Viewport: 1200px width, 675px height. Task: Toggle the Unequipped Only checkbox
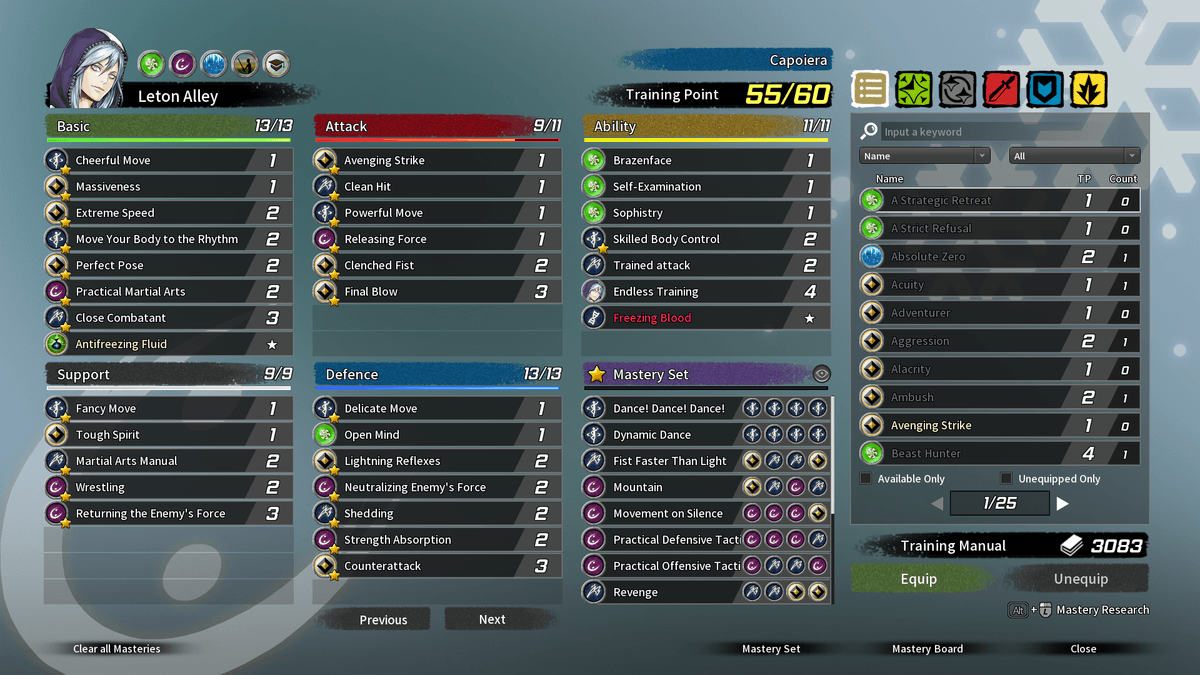pyautogui.click(x=1006, y=479)
